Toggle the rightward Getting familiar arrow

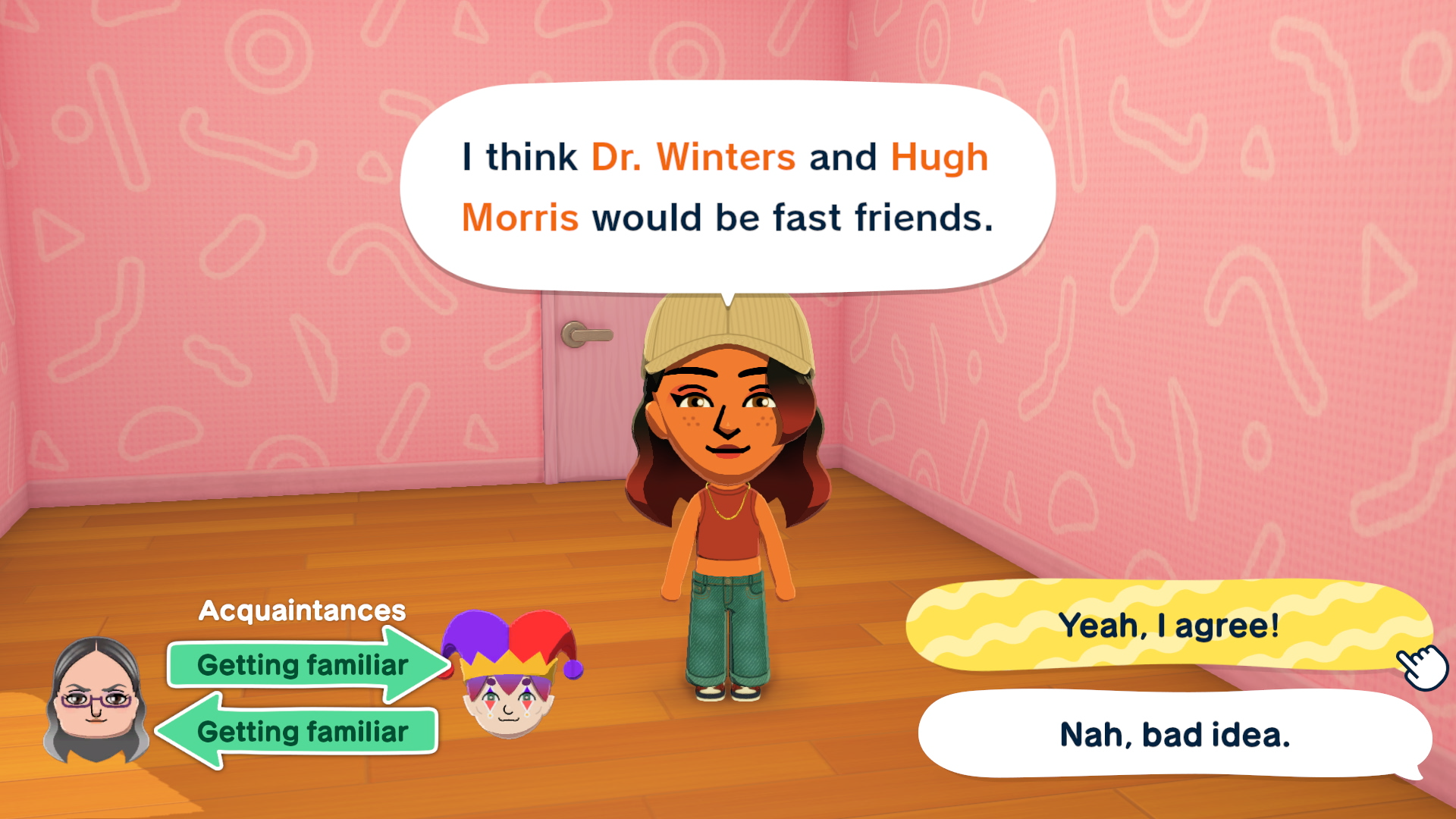[x=303, y=666]
